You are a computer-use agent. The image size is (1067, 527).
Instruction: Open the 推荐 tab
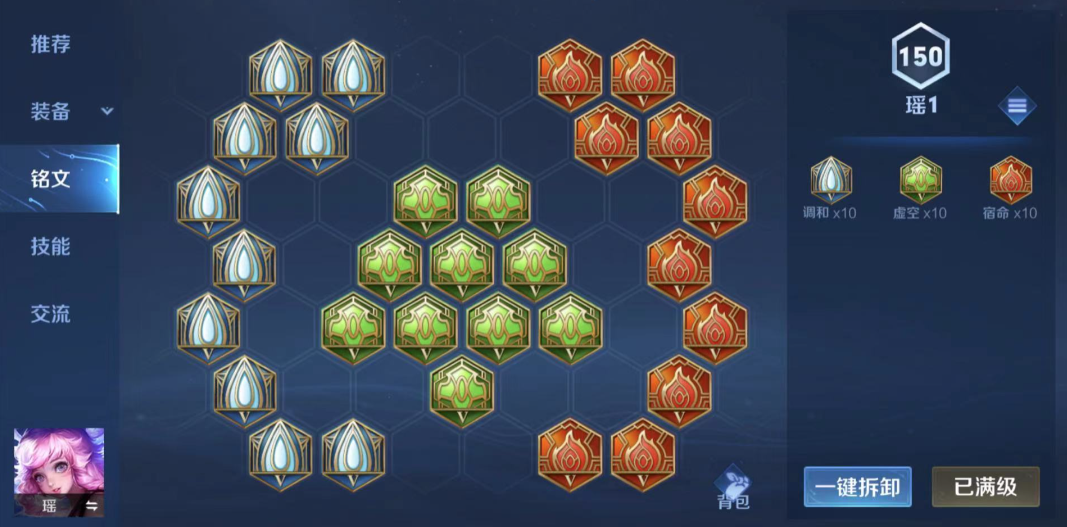50,44
